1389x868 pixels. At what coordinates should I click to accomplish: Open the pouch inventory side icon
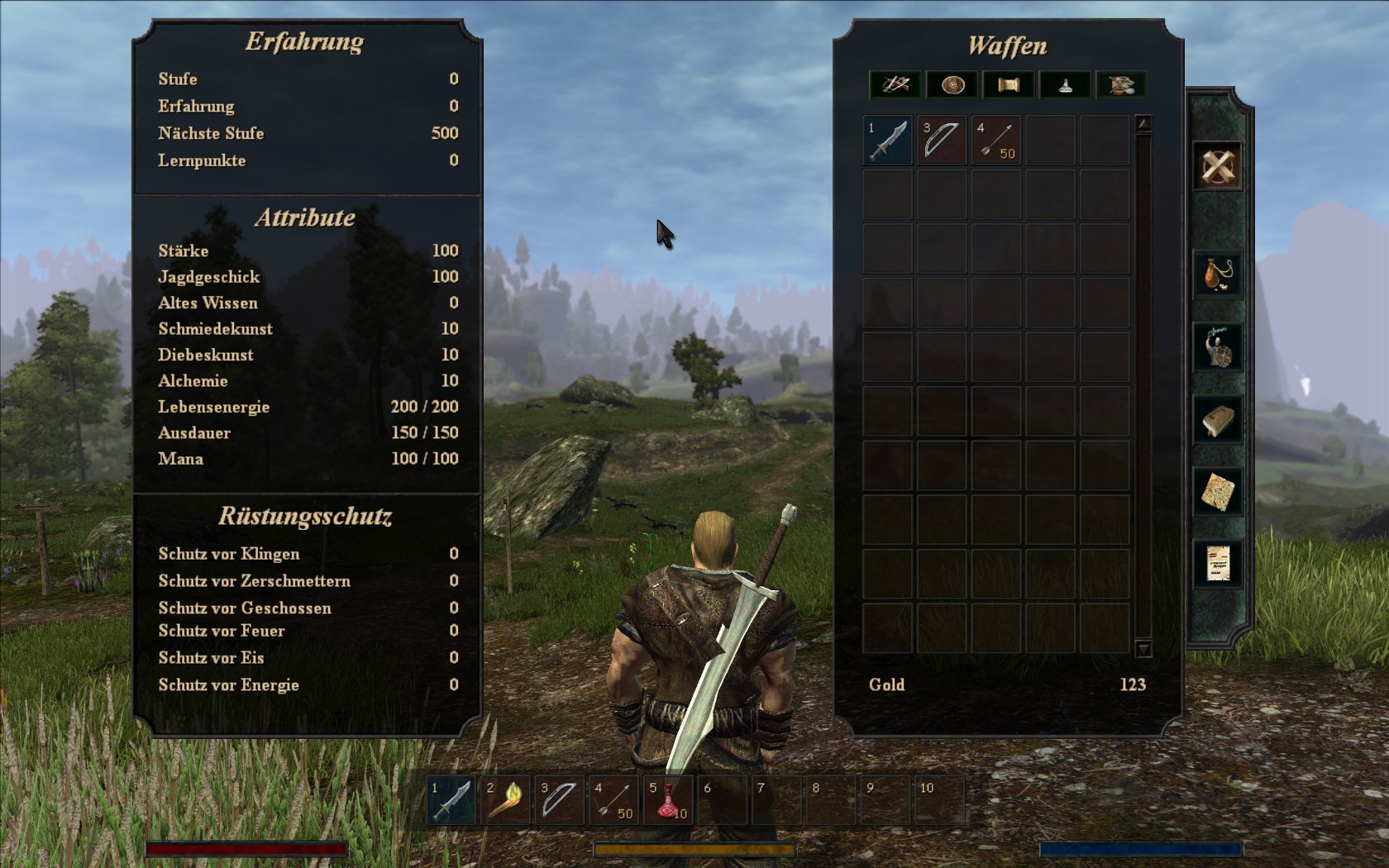tap(1218, 274)
